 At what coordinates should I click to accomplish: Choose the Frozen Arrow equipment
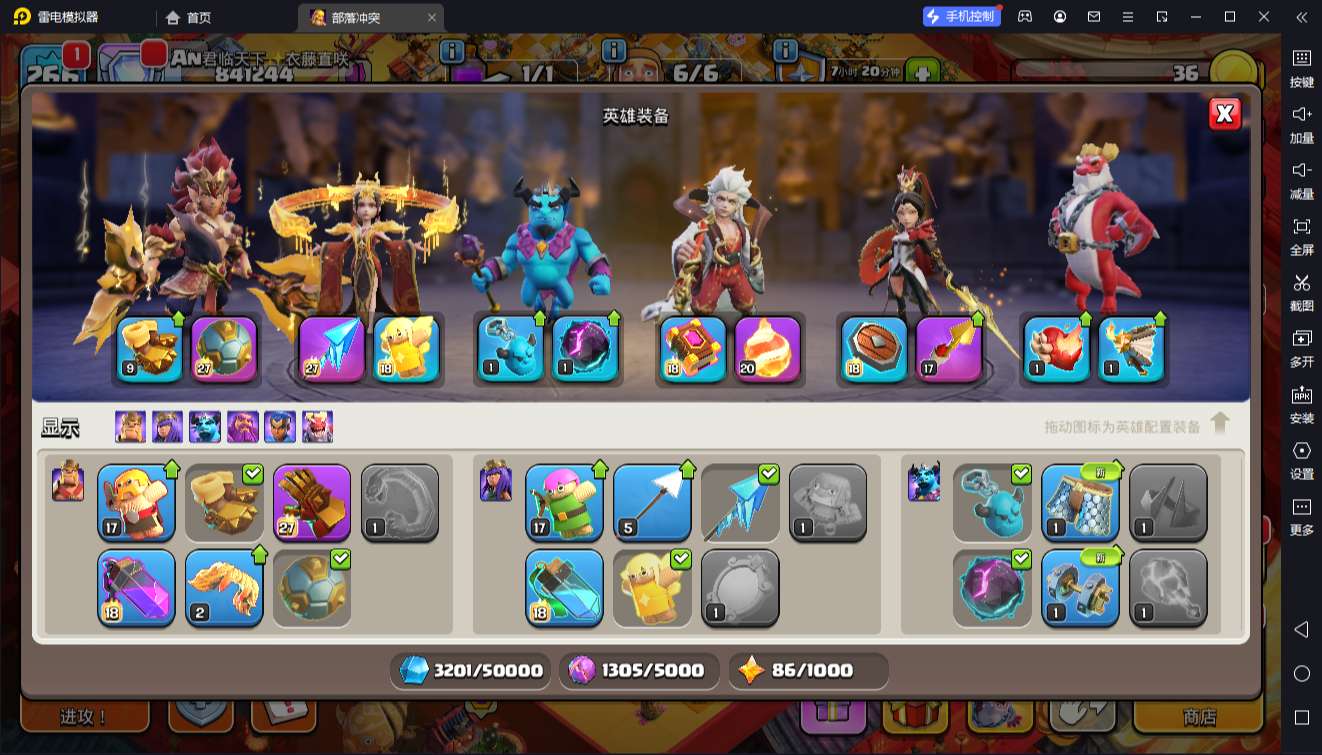coord(740,501)
